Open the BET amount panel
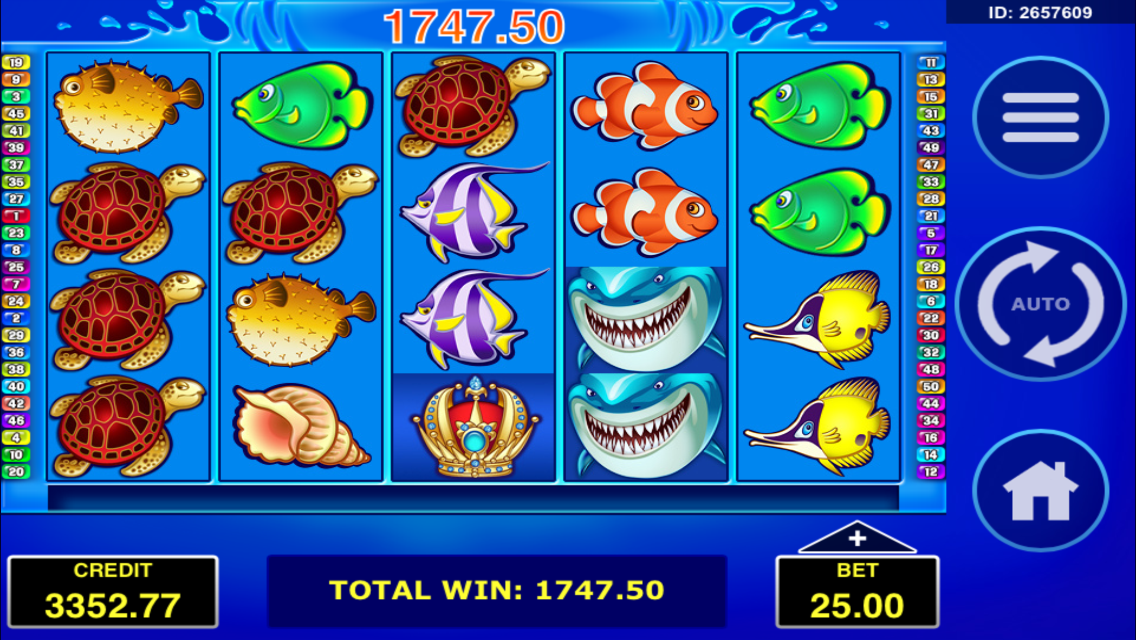The height and width of the screenshot is (640, 1136). (x=857, y=593)
